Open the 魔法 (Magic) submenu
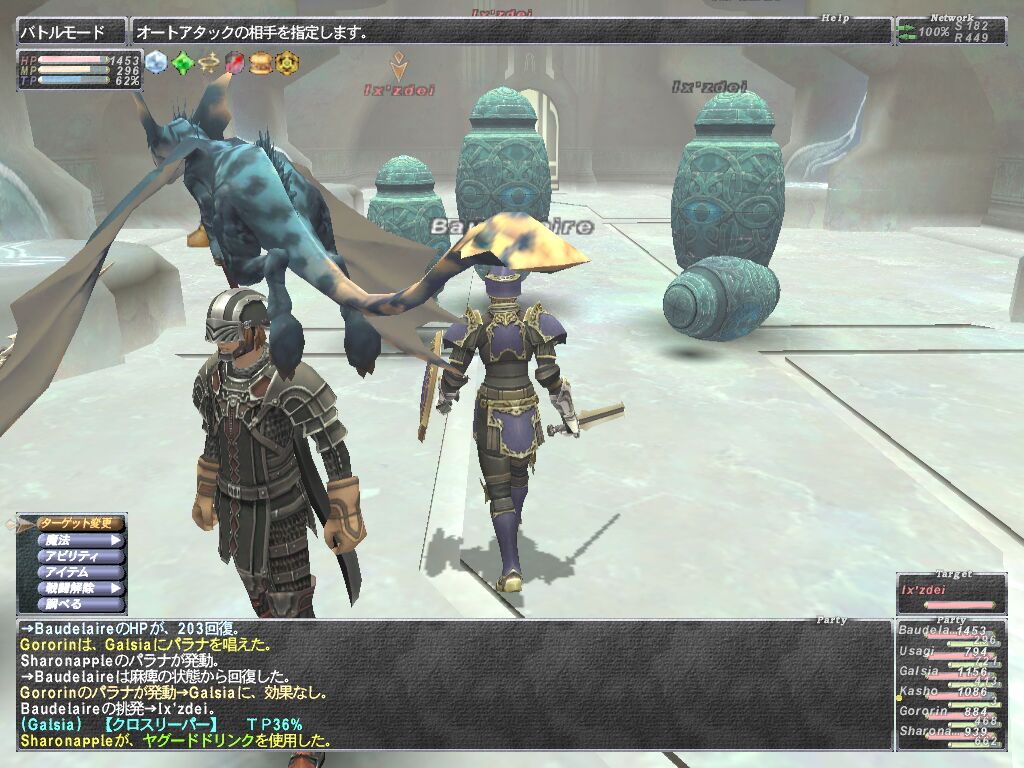This screenshot has width=1024, height=768. 80,540
